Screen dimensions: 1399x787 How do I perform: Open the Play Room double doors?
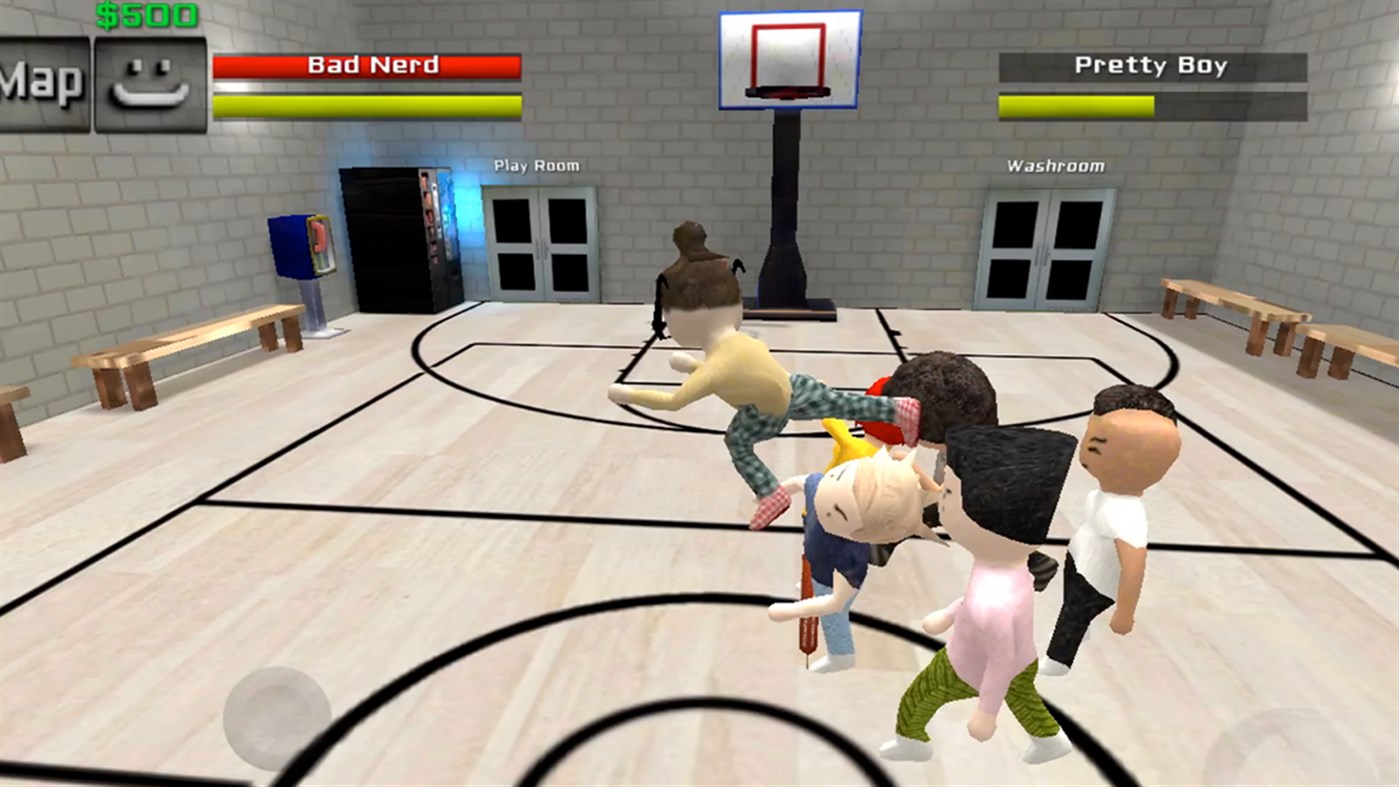(x=540, y=245)
